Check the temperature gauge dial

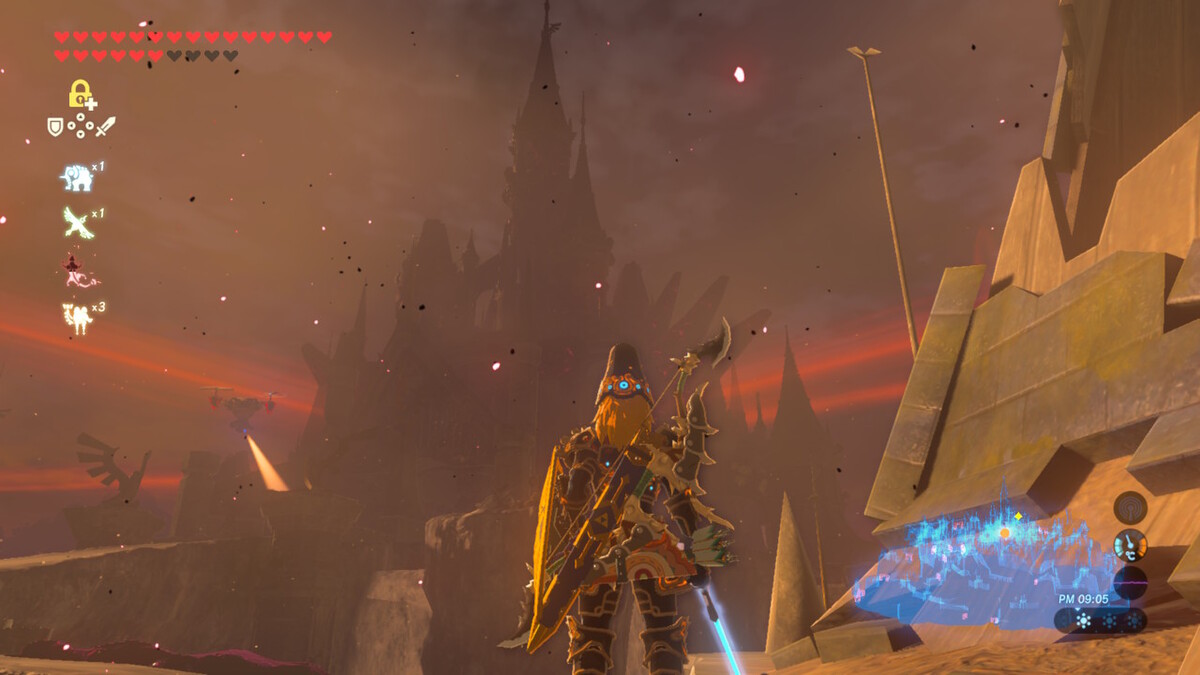pyautogui.click(x=1130, y=545)
